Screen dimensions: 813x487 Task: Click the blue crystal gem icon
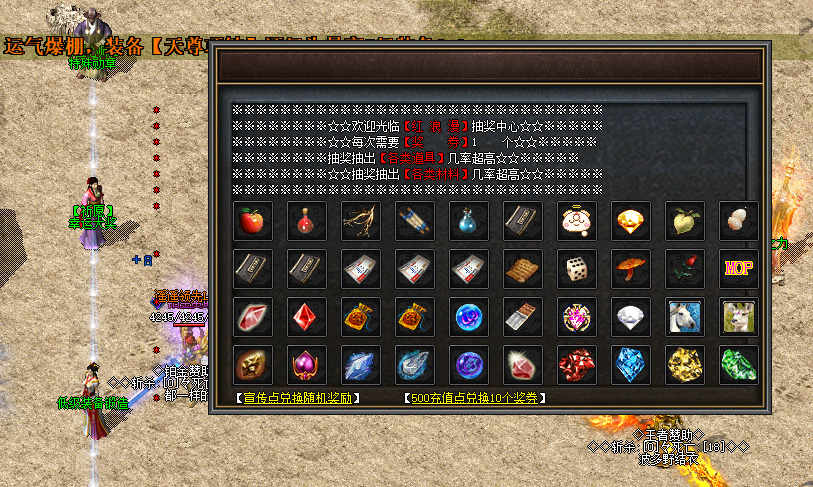click(631, 365)
